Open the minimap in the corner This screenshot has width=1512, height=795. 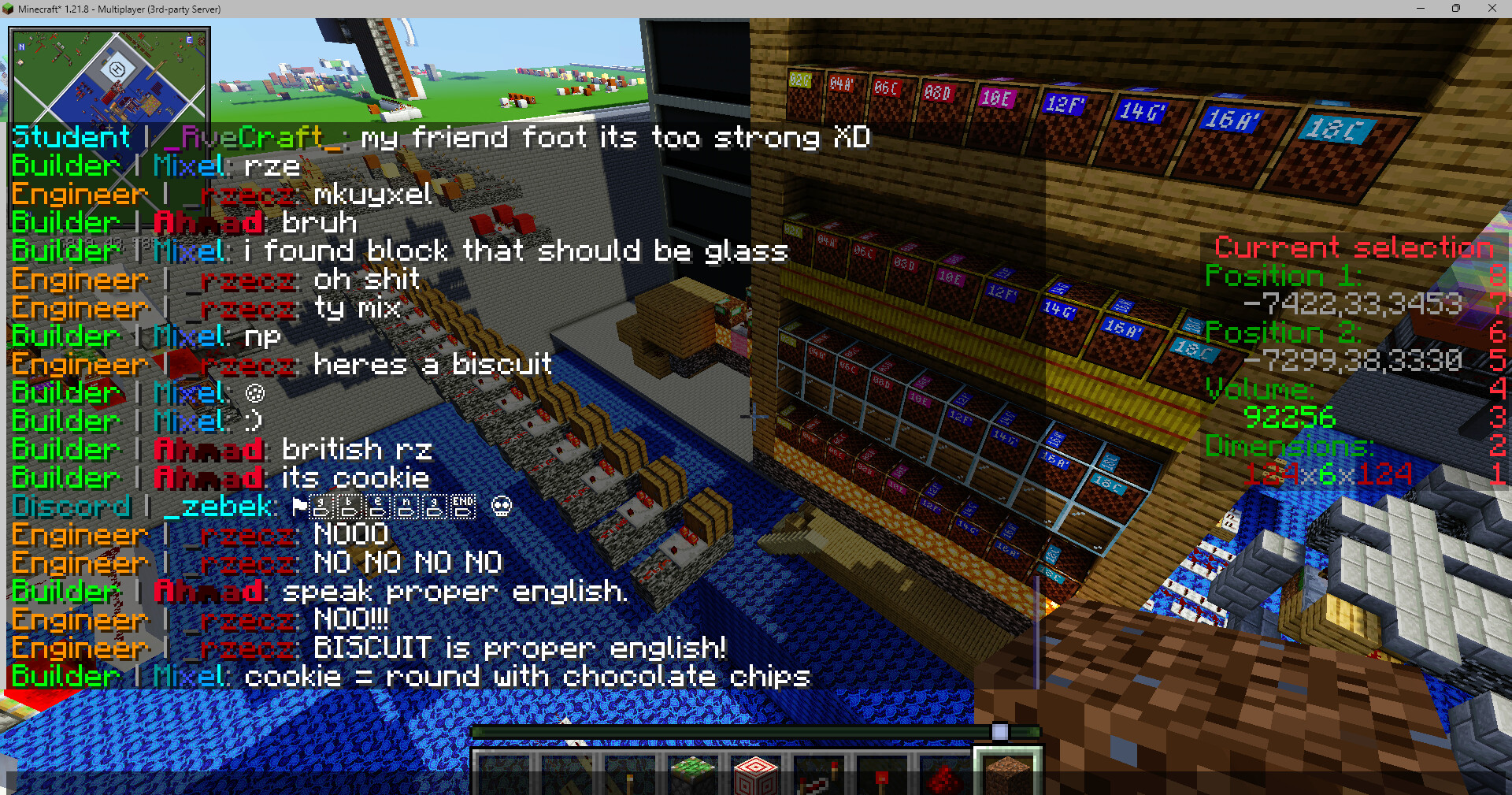click(109, 76)
